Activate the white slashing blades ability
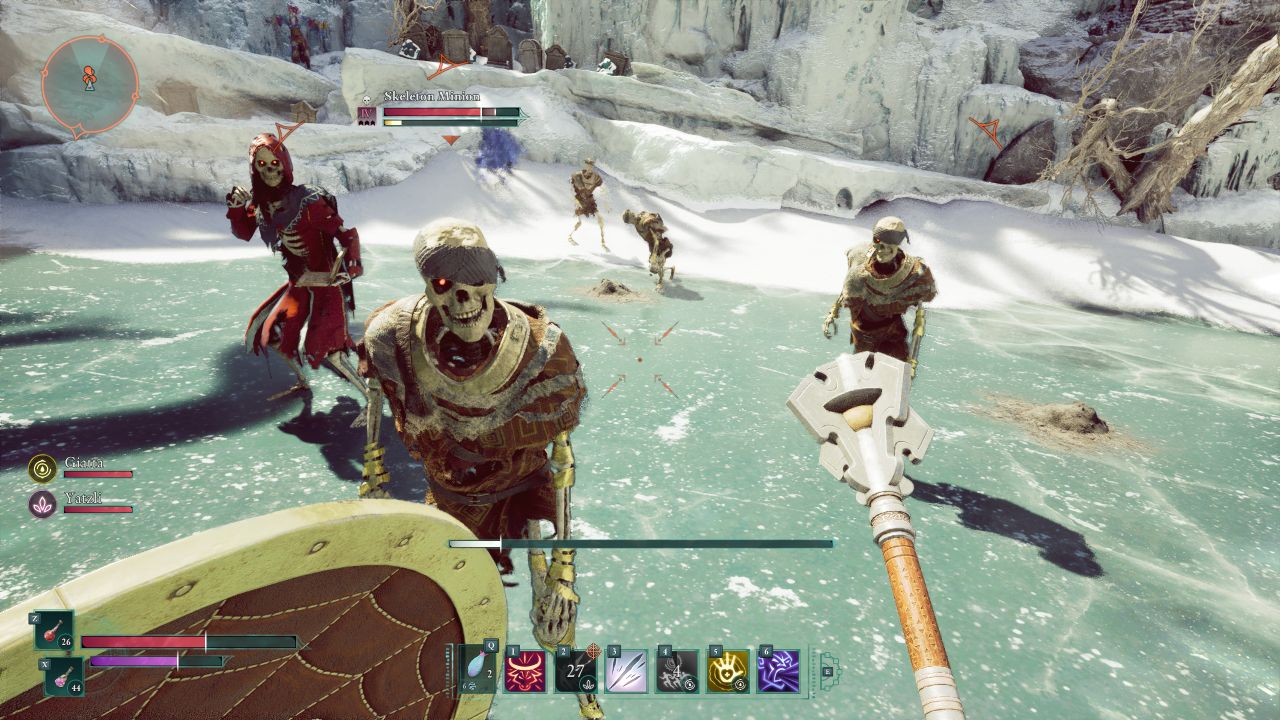The image size is (1280, 720). 626,671
